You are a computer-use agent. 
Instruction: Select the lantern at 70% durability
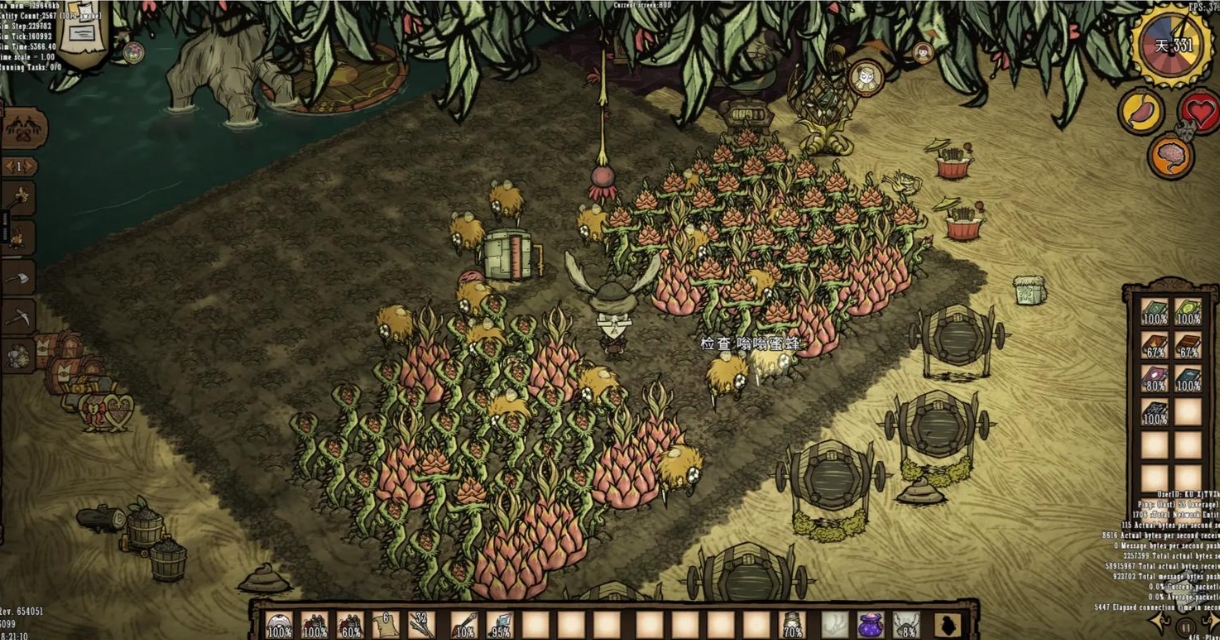pos(792,625)
